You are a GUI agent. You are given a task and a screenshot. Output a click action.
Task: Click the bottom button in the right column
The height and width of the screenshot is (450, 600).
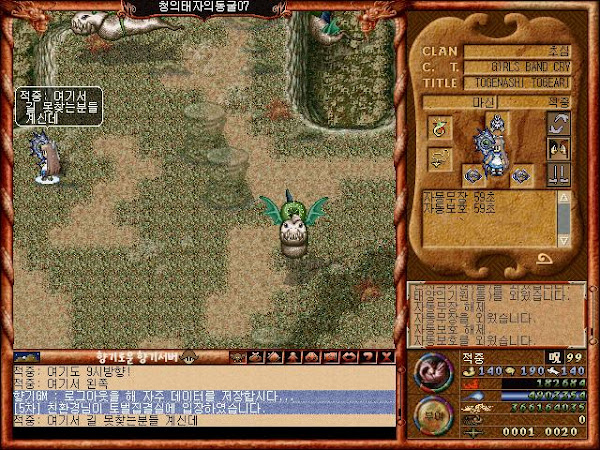point(557,173)
